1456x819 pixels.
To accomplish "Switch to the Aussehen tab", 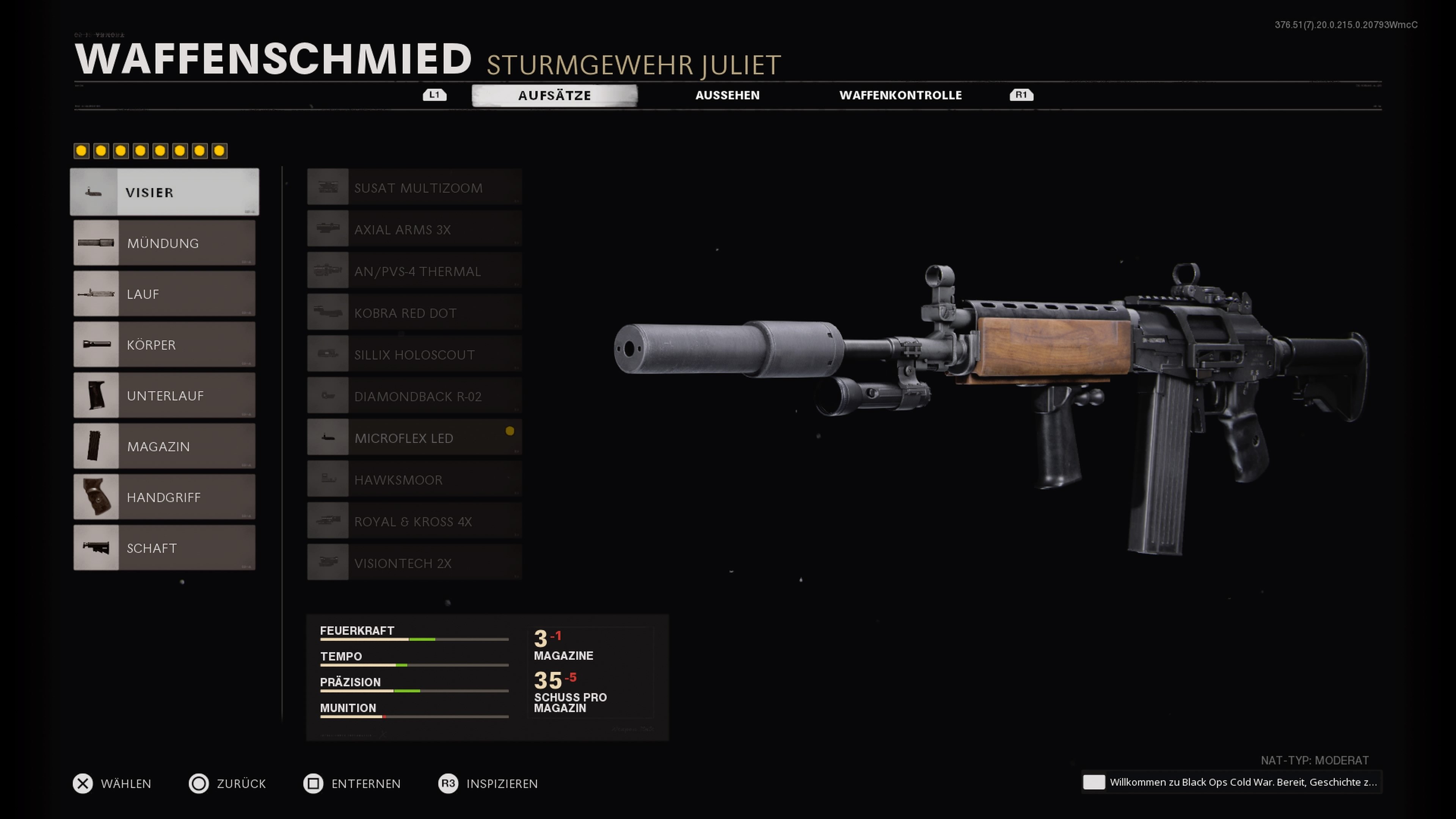I will (727, 96).
